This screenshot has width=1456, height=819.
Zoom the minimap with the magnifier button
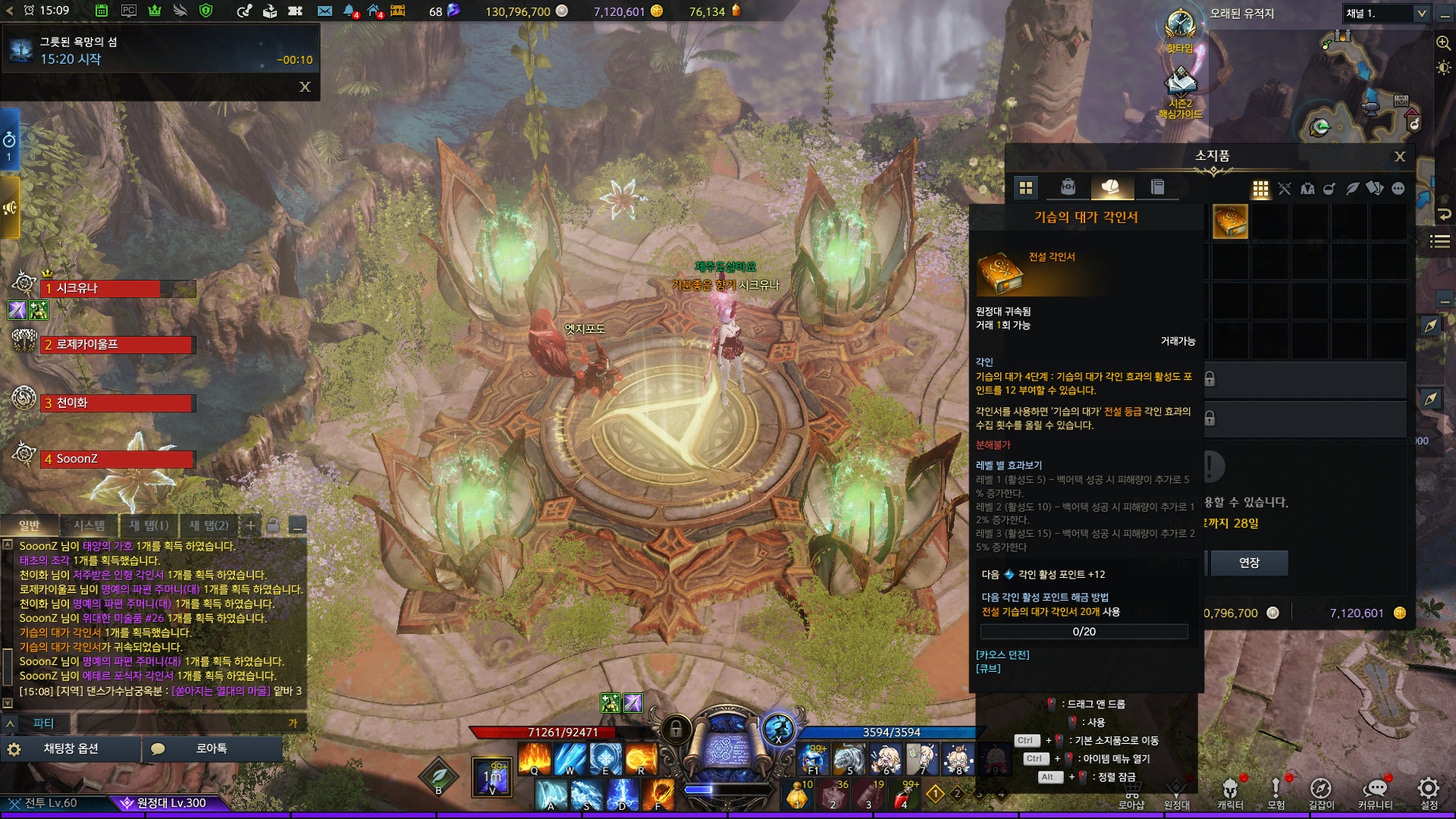(1443, 43)
